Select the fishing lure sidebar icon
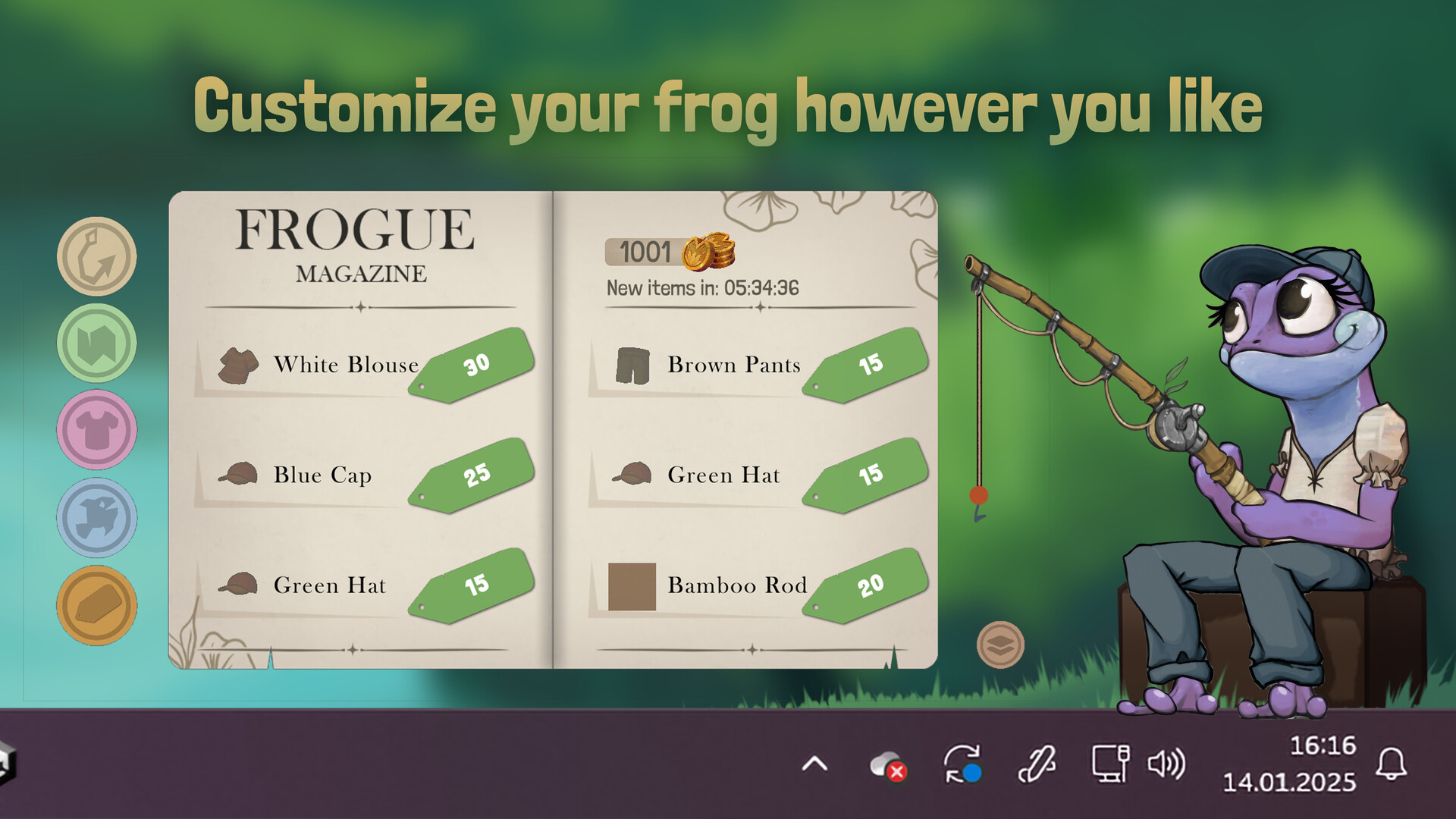This screenshot has height=819, width=1456. click(x=96, y=256)
